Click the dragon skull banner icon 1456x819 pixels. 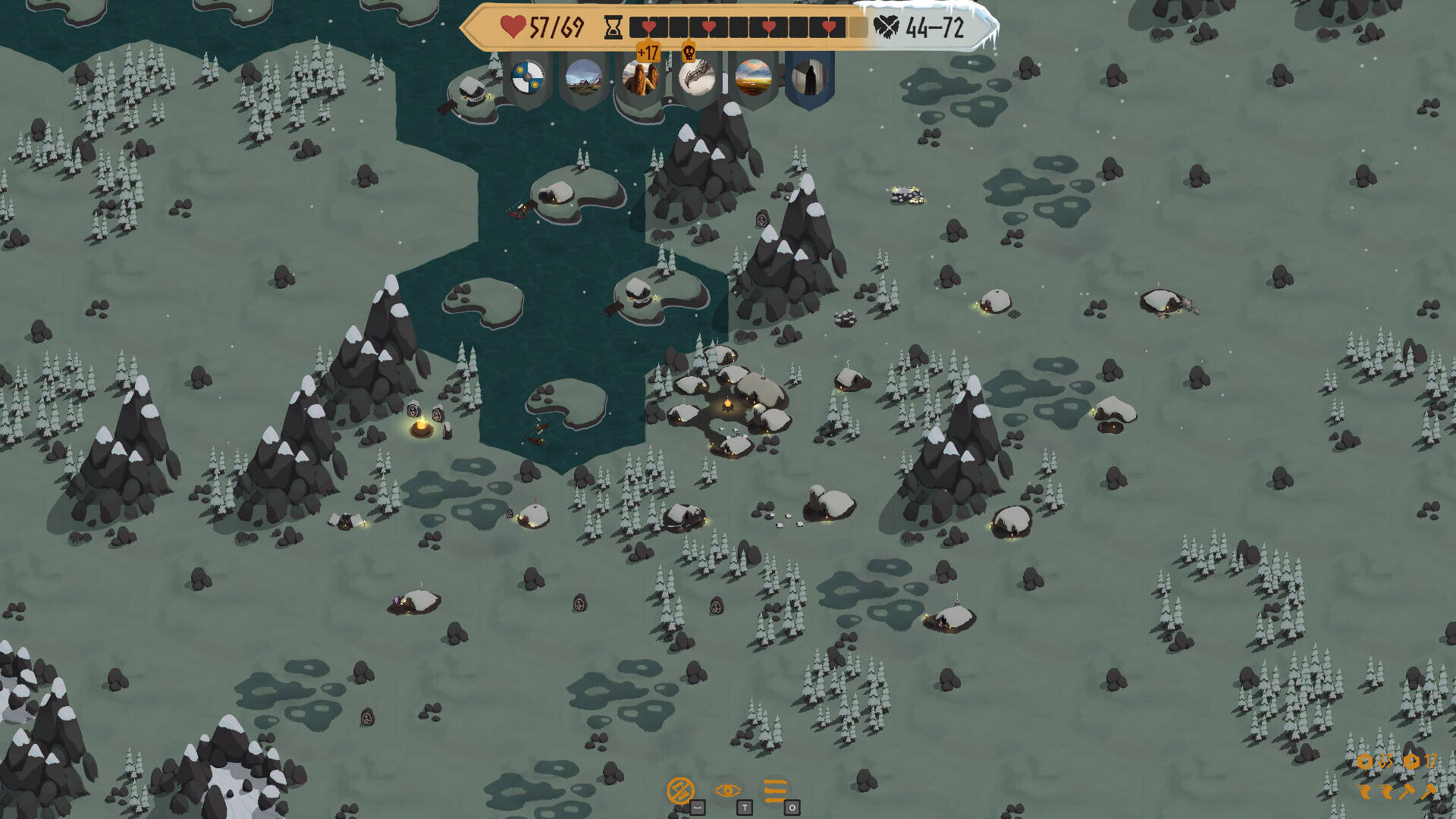tap(696, 81)
